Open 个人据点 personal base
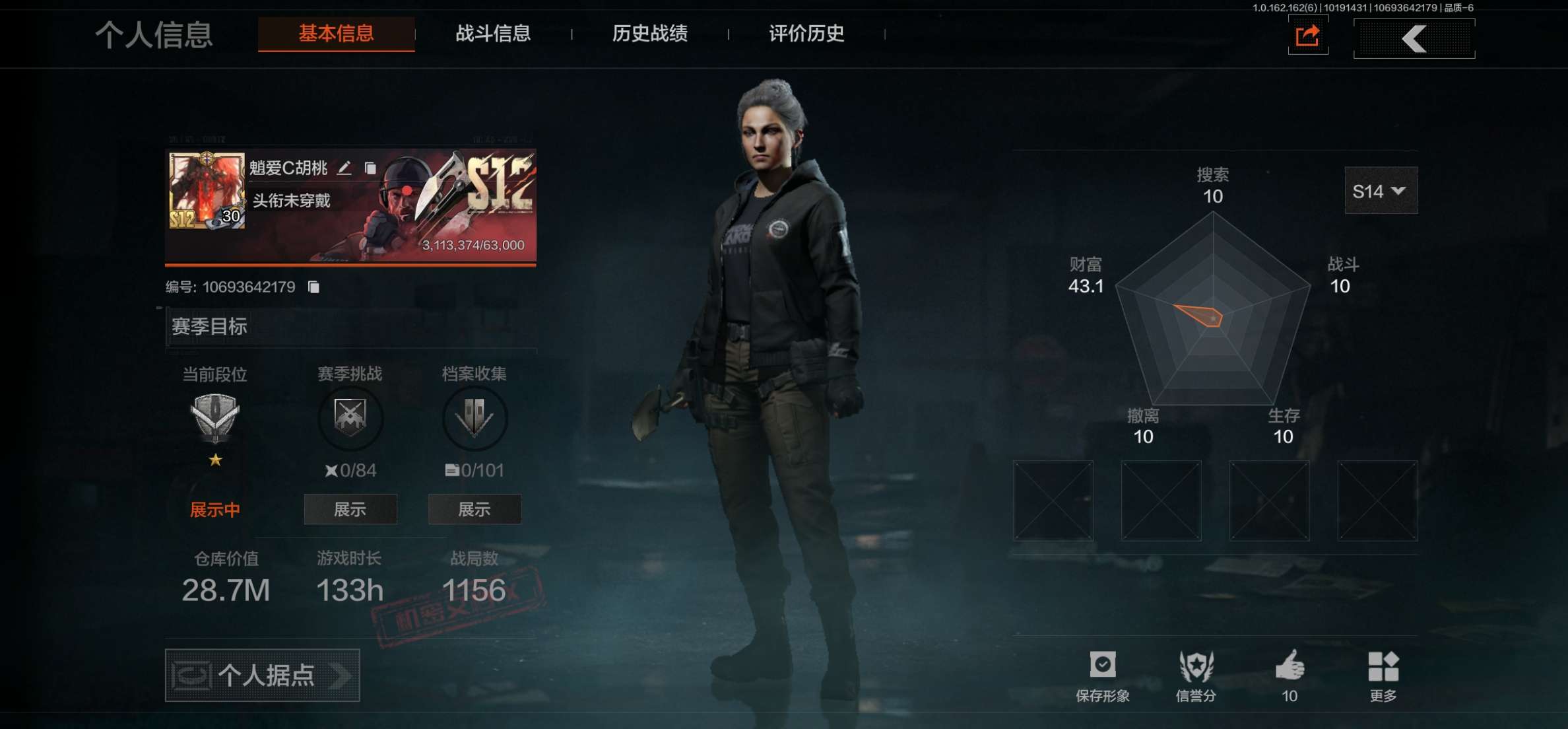This screenshot has height=729, width=1568. click(x=262, y=675)
